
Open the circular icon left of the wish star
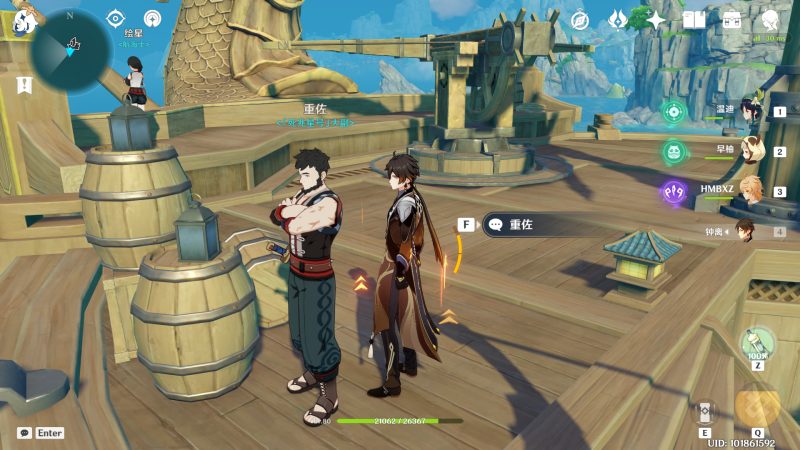pyautogui.click(x=153, y=18)
